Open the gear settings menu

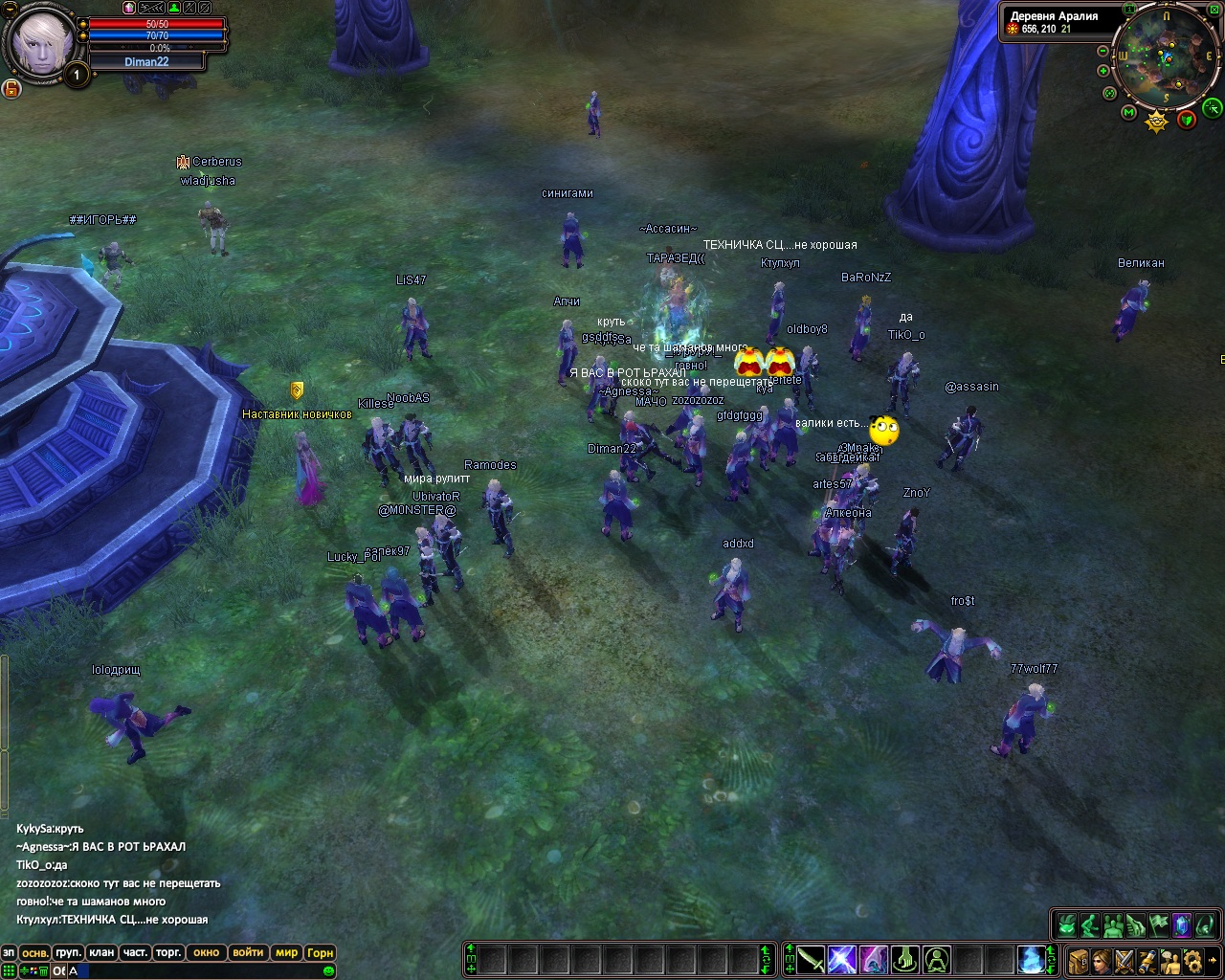pos(1192,960)
